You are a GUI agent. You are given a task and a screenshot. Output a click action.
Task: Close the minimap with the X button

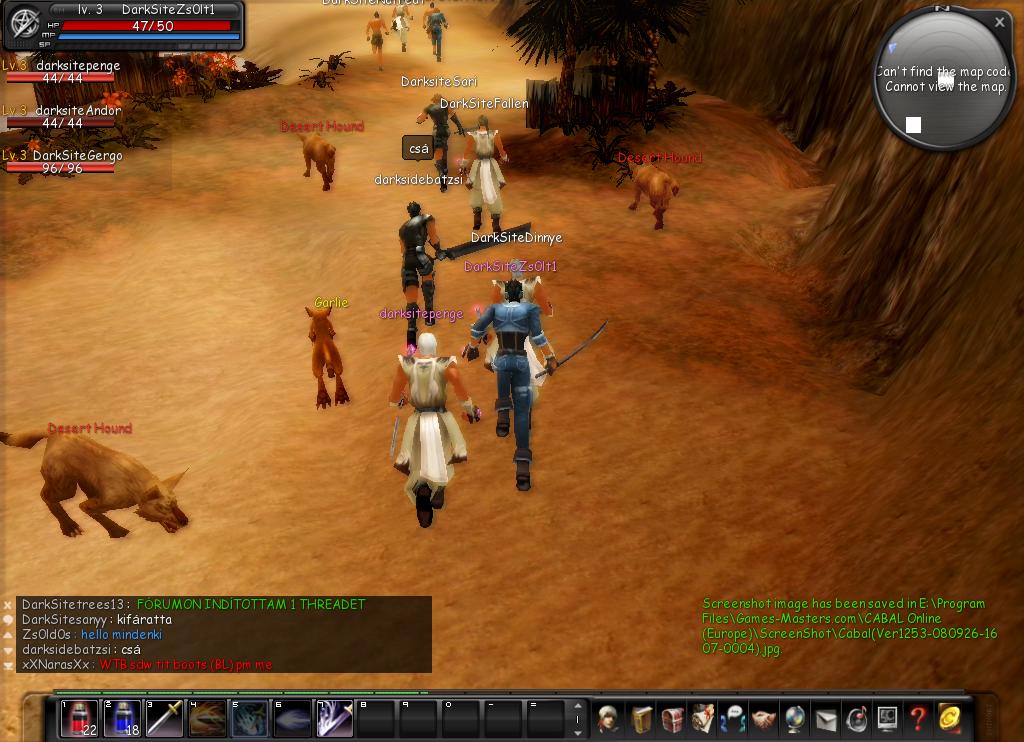(999, 22)
